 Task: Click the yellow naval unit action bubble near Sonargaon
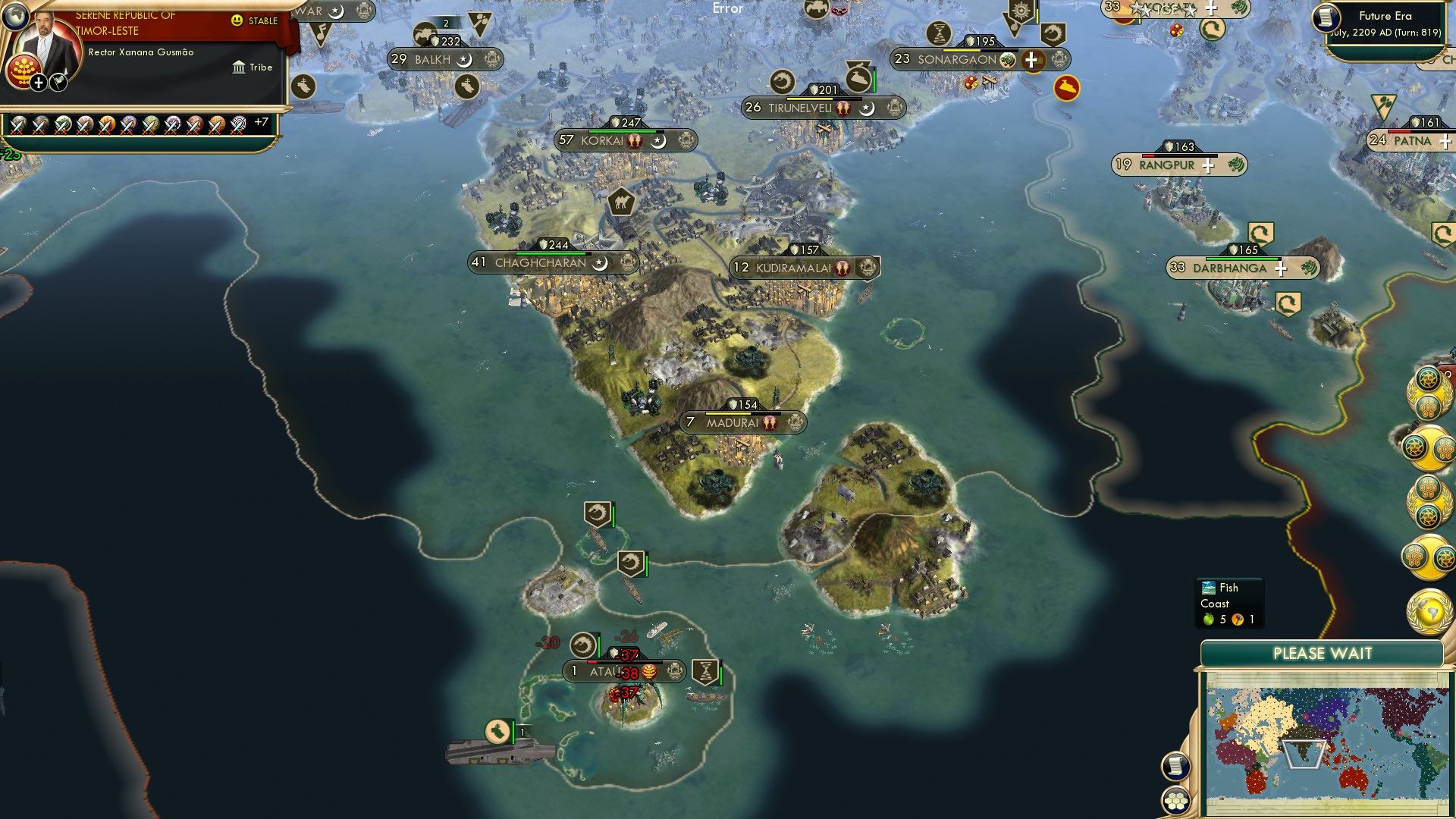coord(1068,89)
